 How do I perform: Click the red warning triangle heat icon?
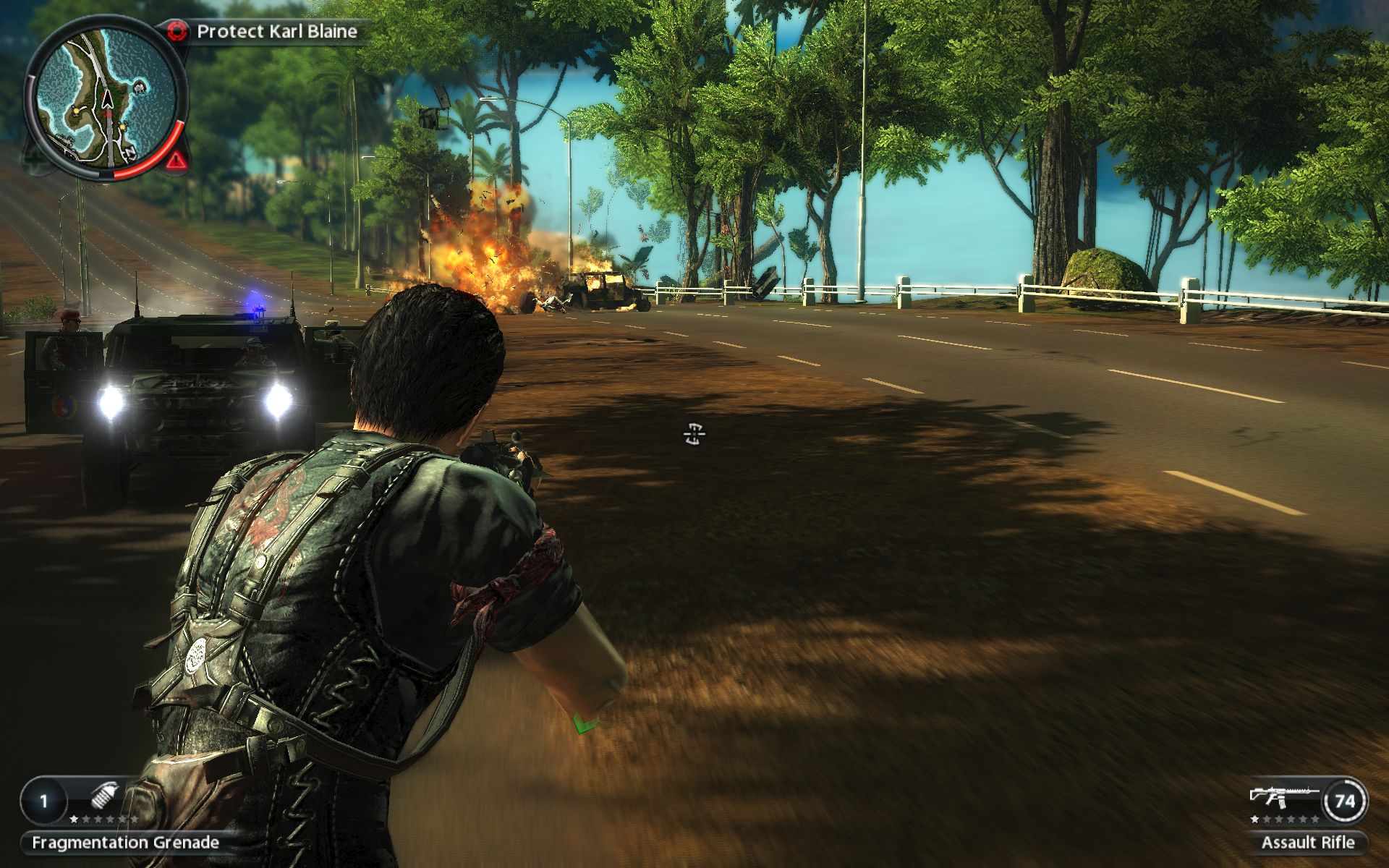click(x=174, y=161)
